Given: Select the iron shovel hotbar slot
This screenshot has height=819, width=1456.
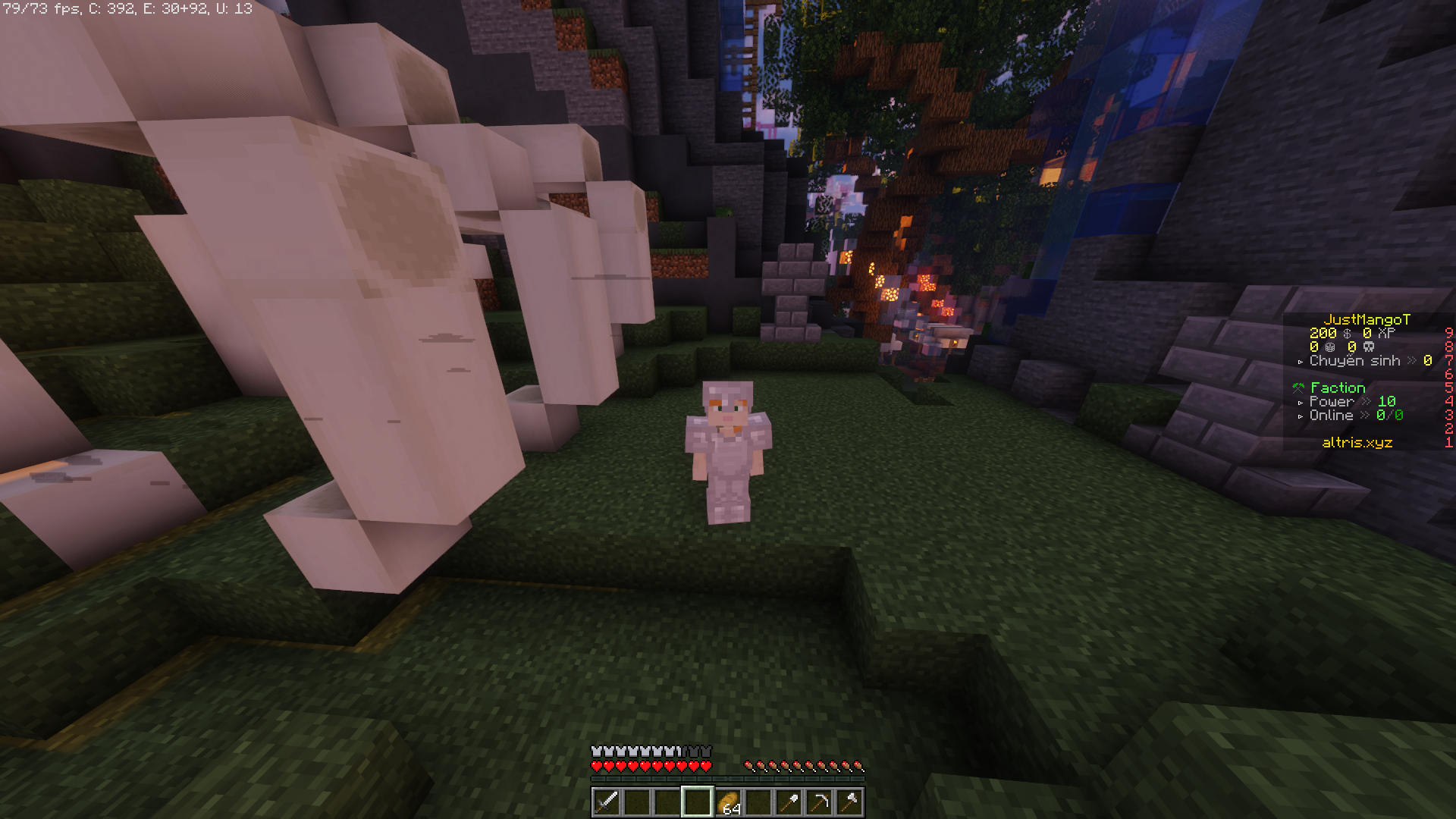Looking at the screenshot, I should point(789,802).
